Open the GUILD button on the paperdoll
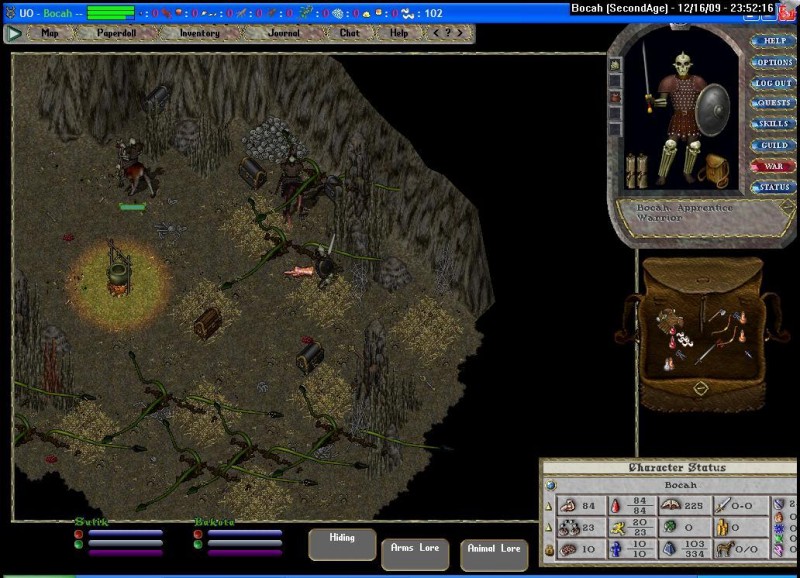This screenshot has width=800, height=578. point(774,145)
